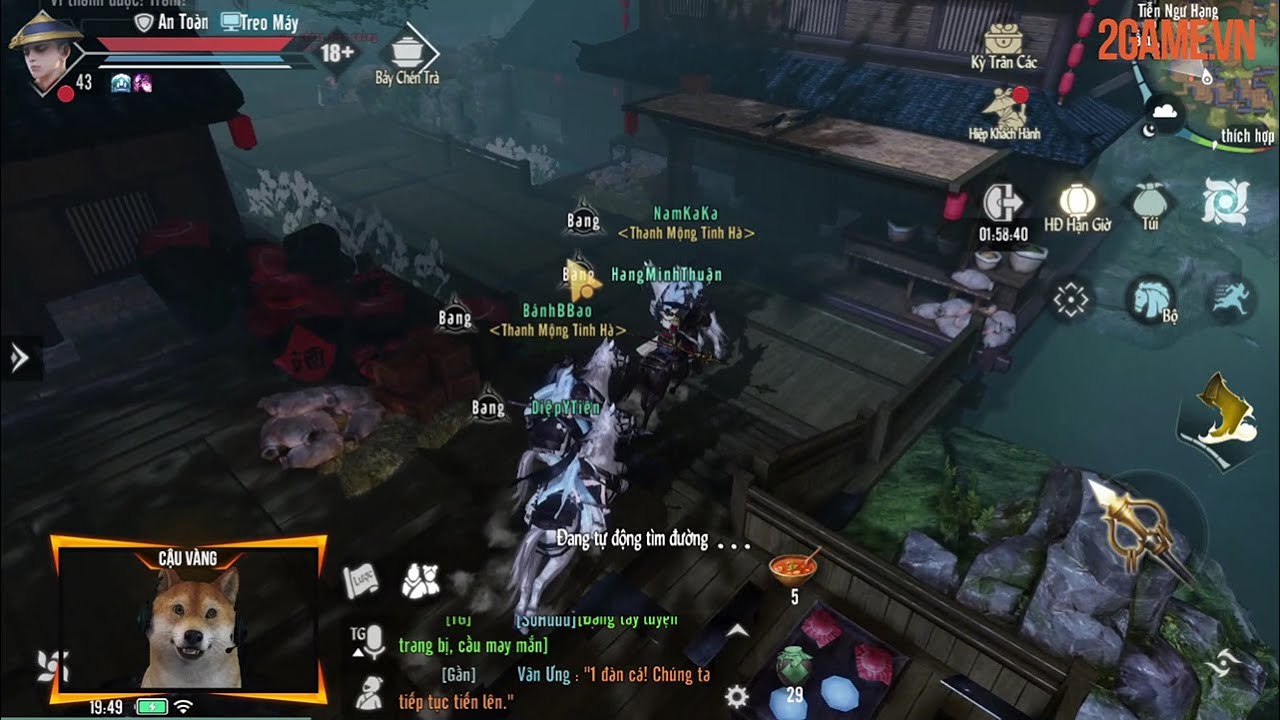The height and width of the screenshot is (720, 1280).
Task: Open the Kỳ Trân Các shop
Action: click(1003, 42)
